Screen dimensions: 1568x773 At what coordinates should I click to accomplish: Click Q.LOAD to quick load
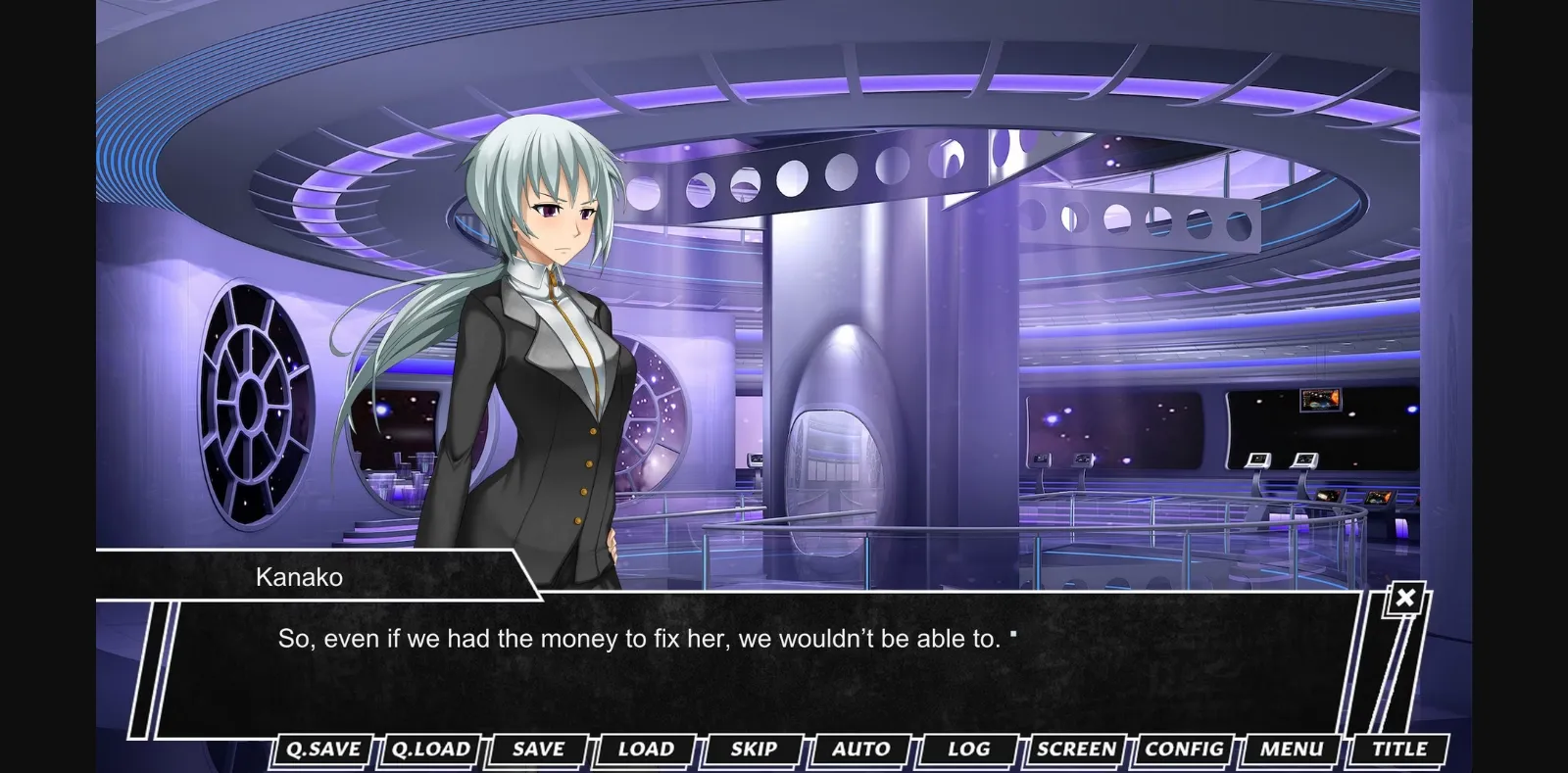click(x=429, y=749)
